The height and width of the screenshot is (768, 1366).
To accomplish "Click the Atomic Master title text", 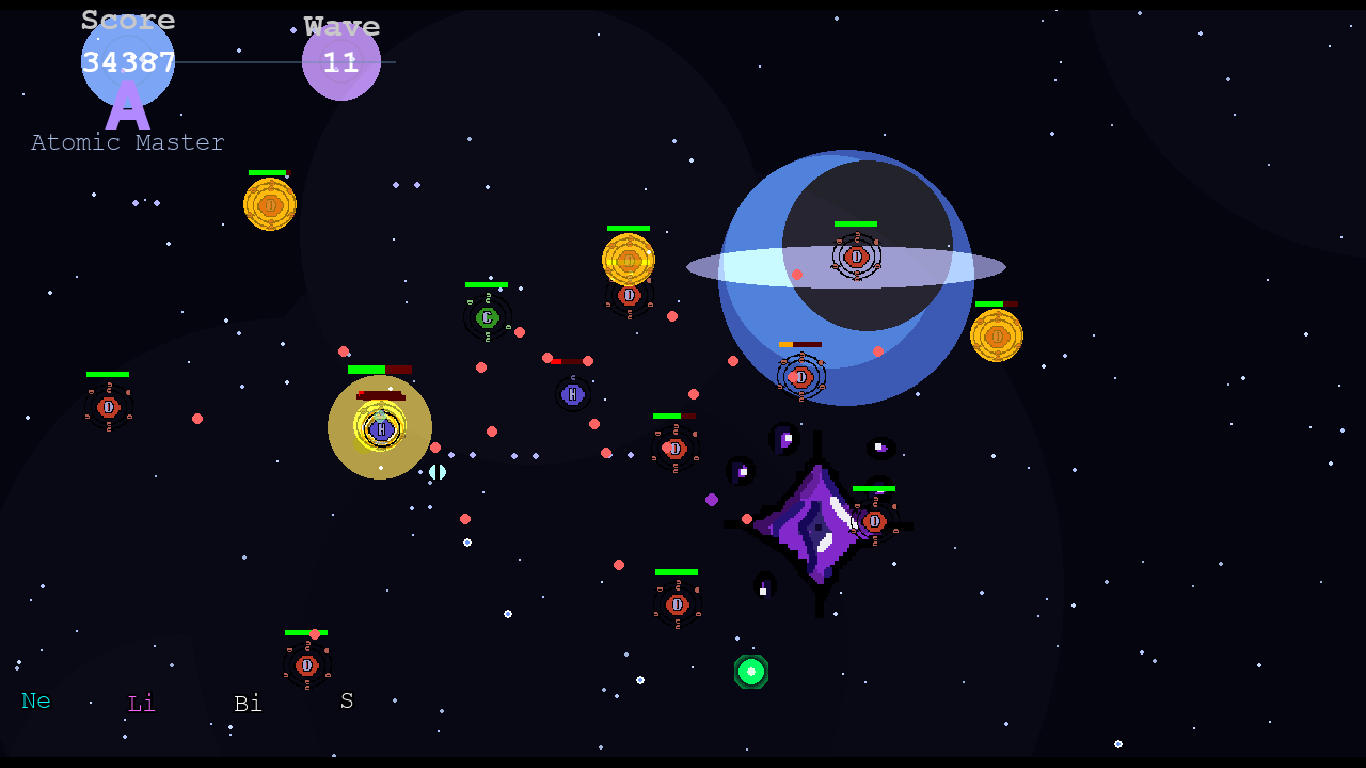I will [127, 142].
